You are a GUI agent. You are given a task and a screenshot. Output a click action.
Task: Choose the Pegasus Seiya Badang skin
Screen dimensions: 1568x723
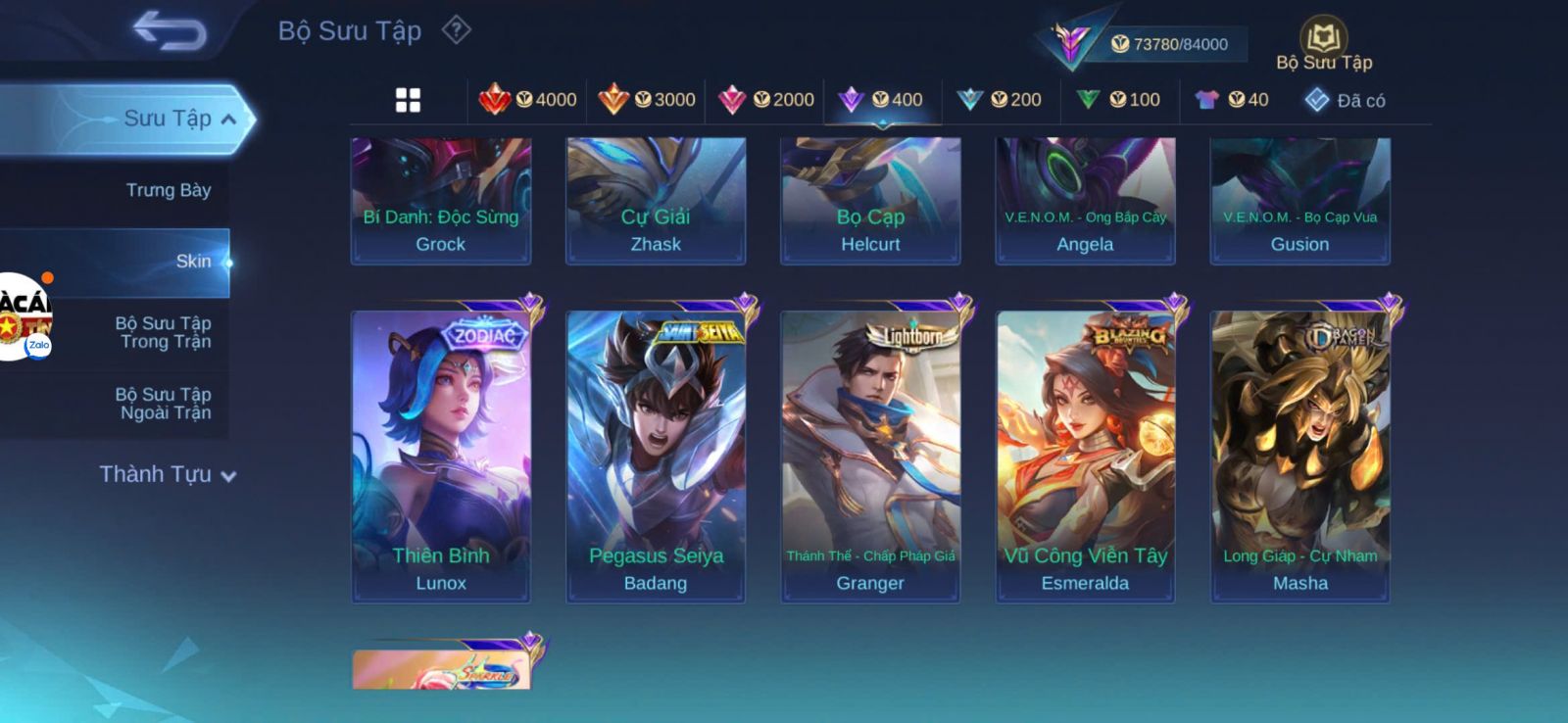pos(656,456)
